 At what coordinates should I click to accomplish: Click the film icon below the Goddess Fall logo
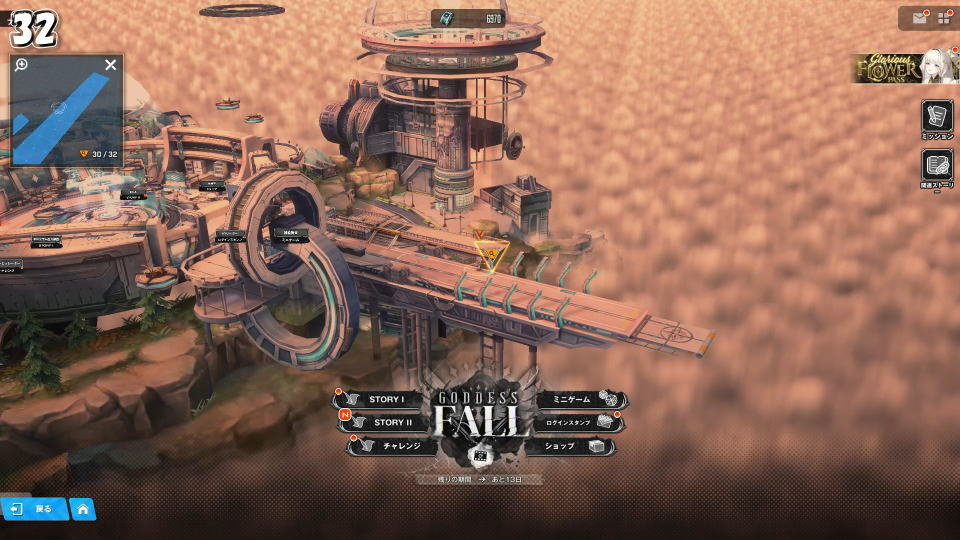point(480,456)
